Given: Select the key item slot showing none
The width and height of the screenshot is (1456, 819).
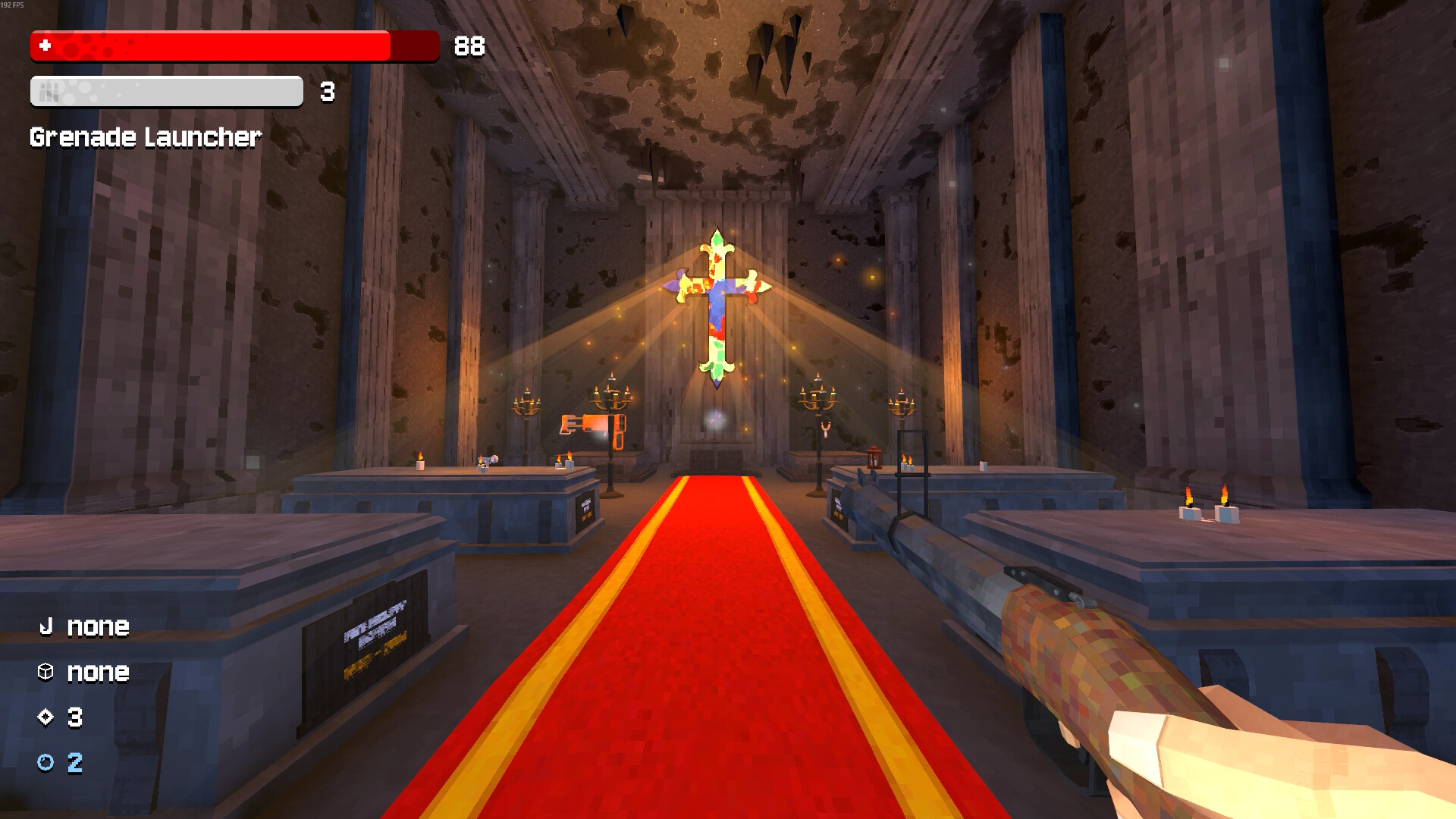Looking at the screenshot, I should 83,626.
